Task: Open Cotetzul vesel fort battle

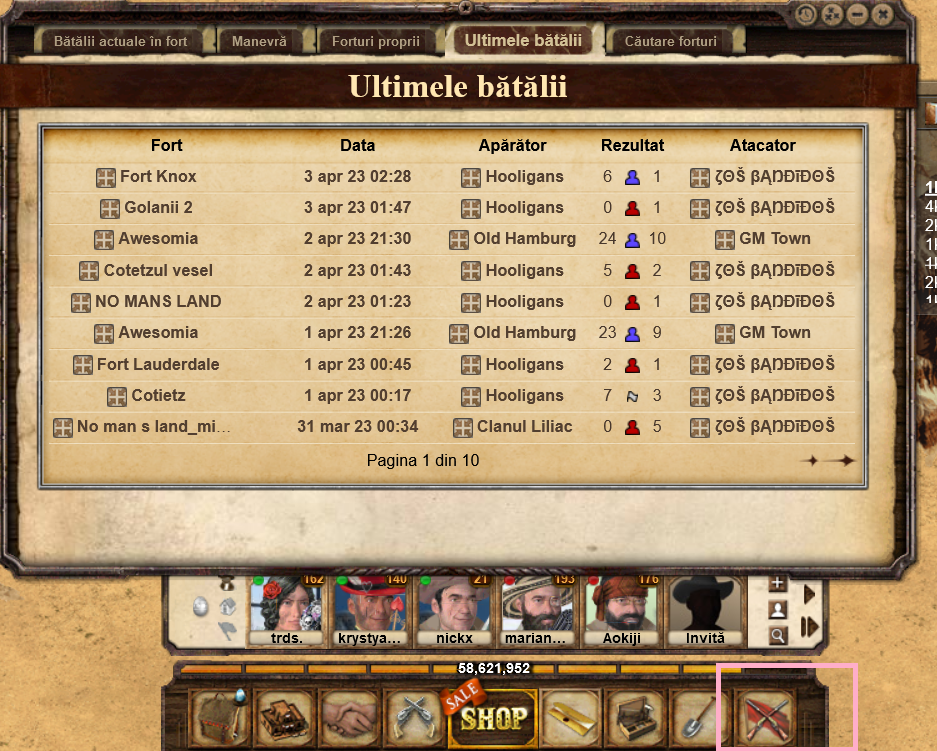Action: point(158,270)
